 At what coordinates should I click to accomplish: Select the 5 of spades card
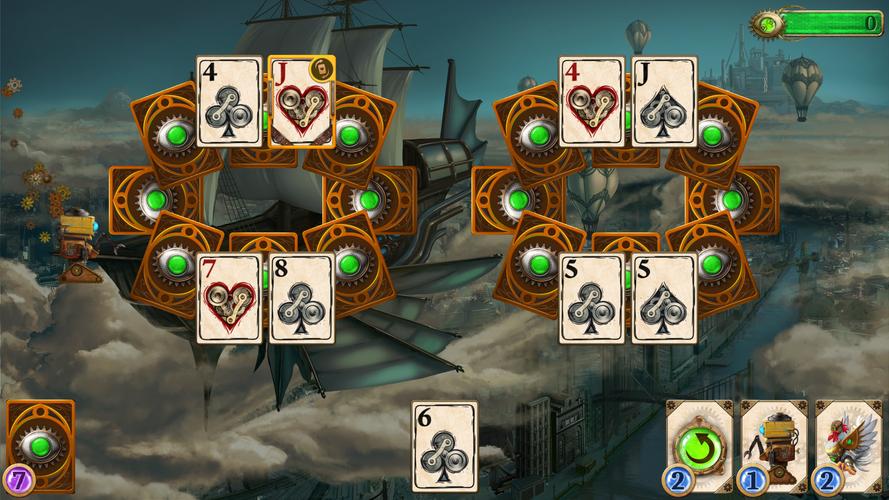tap(664, 298)
